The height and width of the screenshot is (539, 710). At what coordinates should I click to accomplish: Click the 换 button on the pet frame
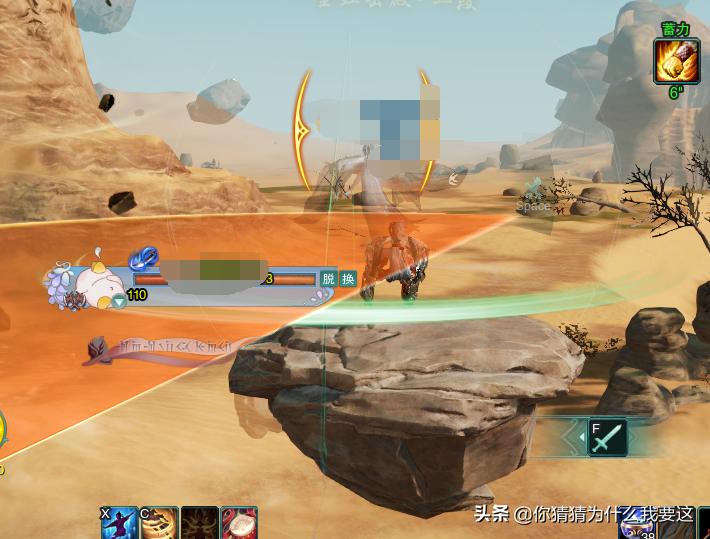click(348, 279)
